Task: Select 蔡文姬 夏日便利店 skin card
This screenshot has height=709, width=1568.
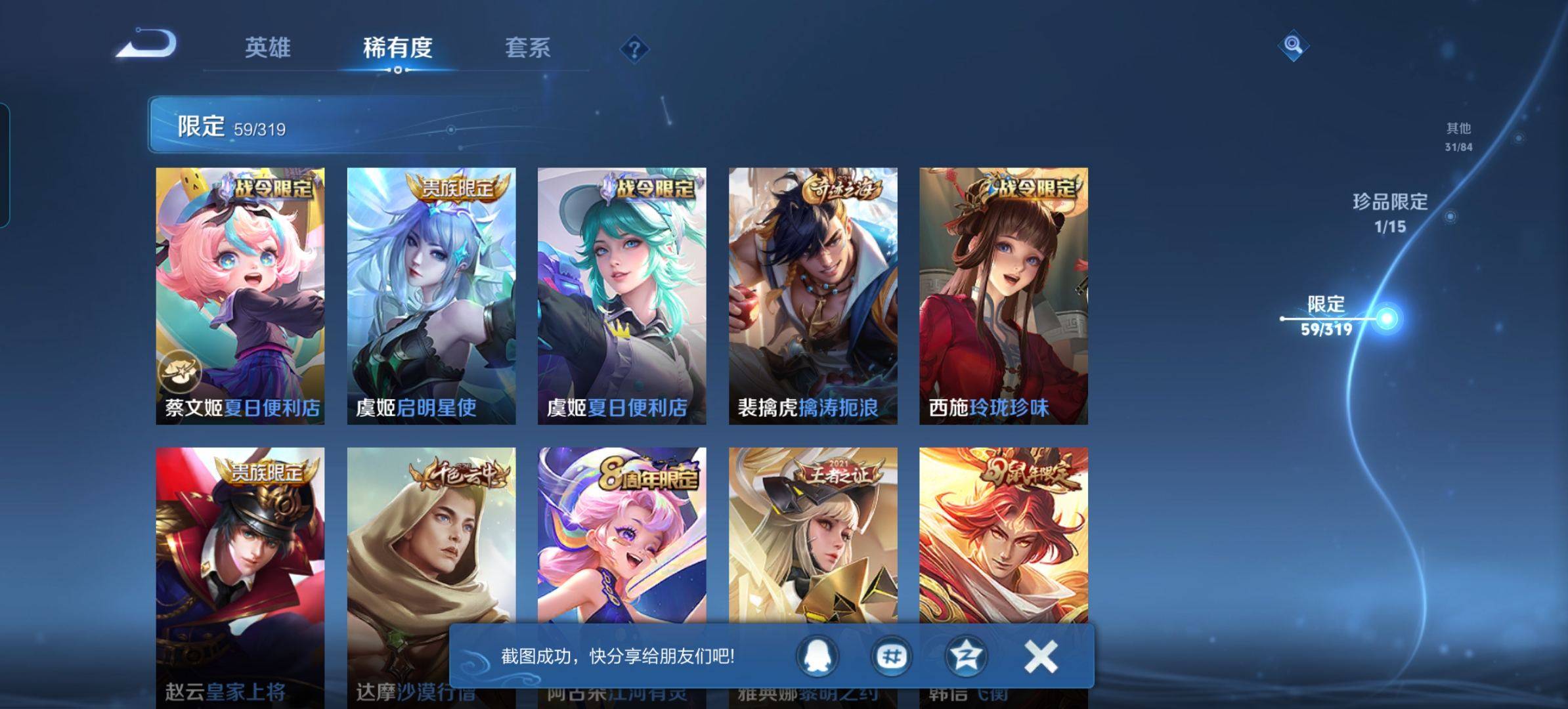Action: point(240,295)
